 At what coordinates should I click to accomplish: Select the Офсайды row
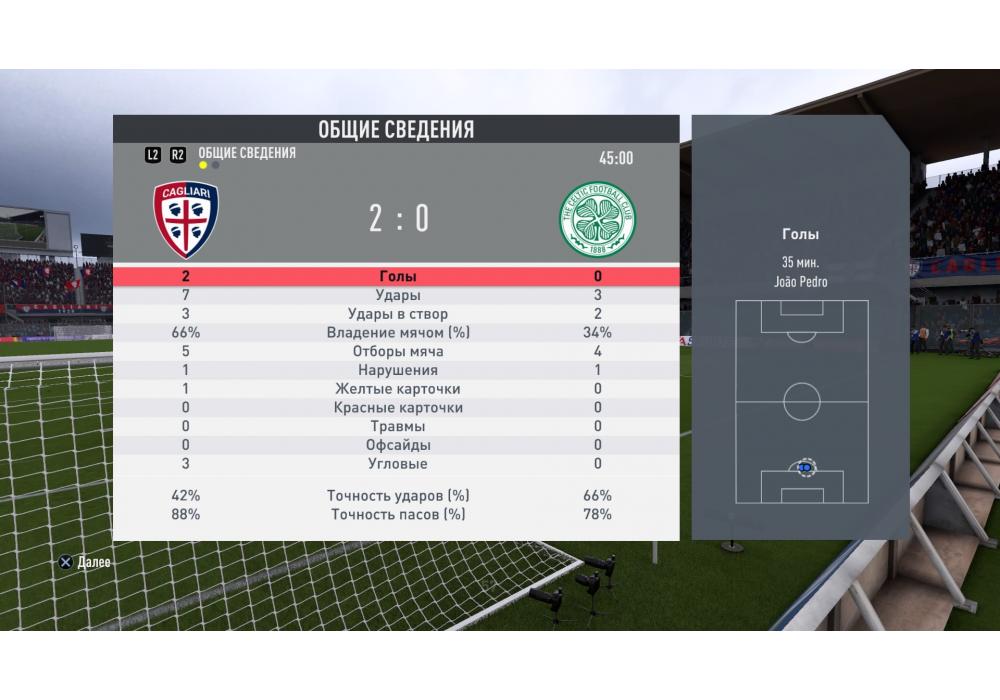(x=397, y=445)
